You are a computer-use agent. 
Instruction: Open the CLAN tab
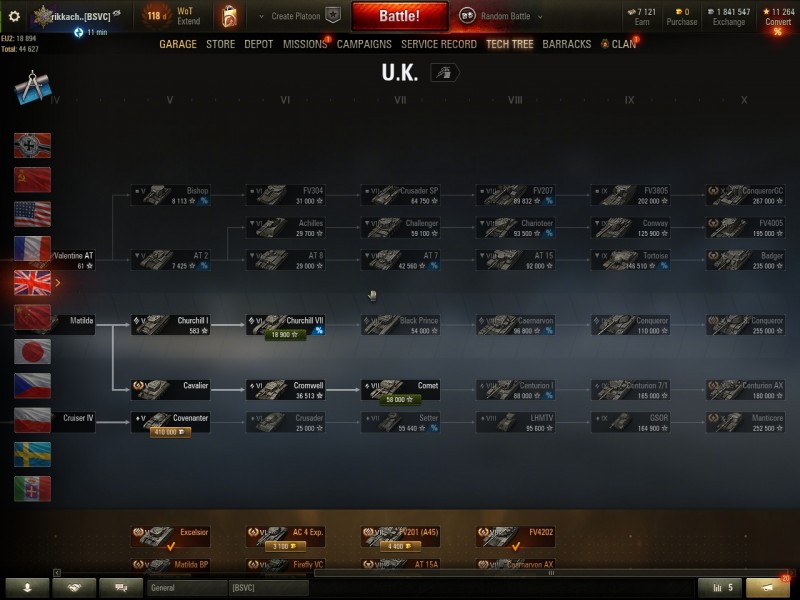tap(623, 45)
